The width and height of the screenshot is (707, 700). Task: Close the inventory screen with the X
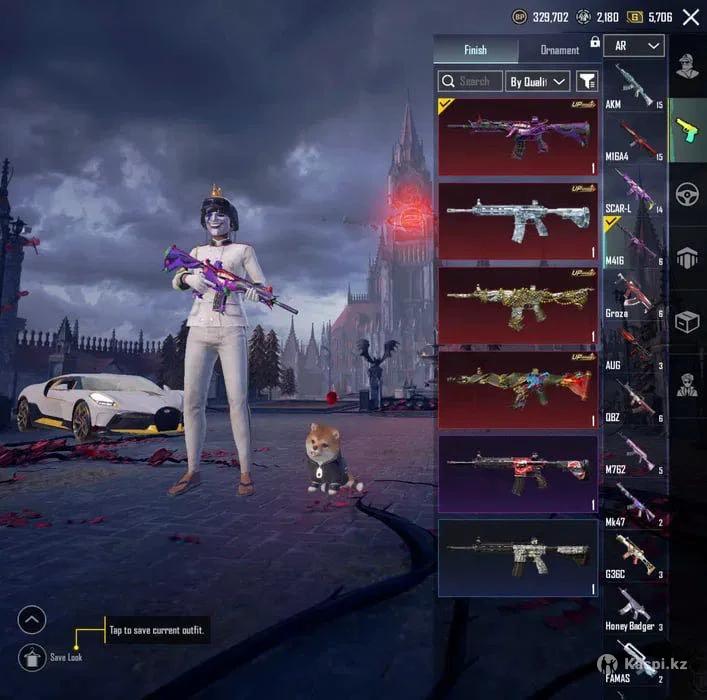point(690,17)
